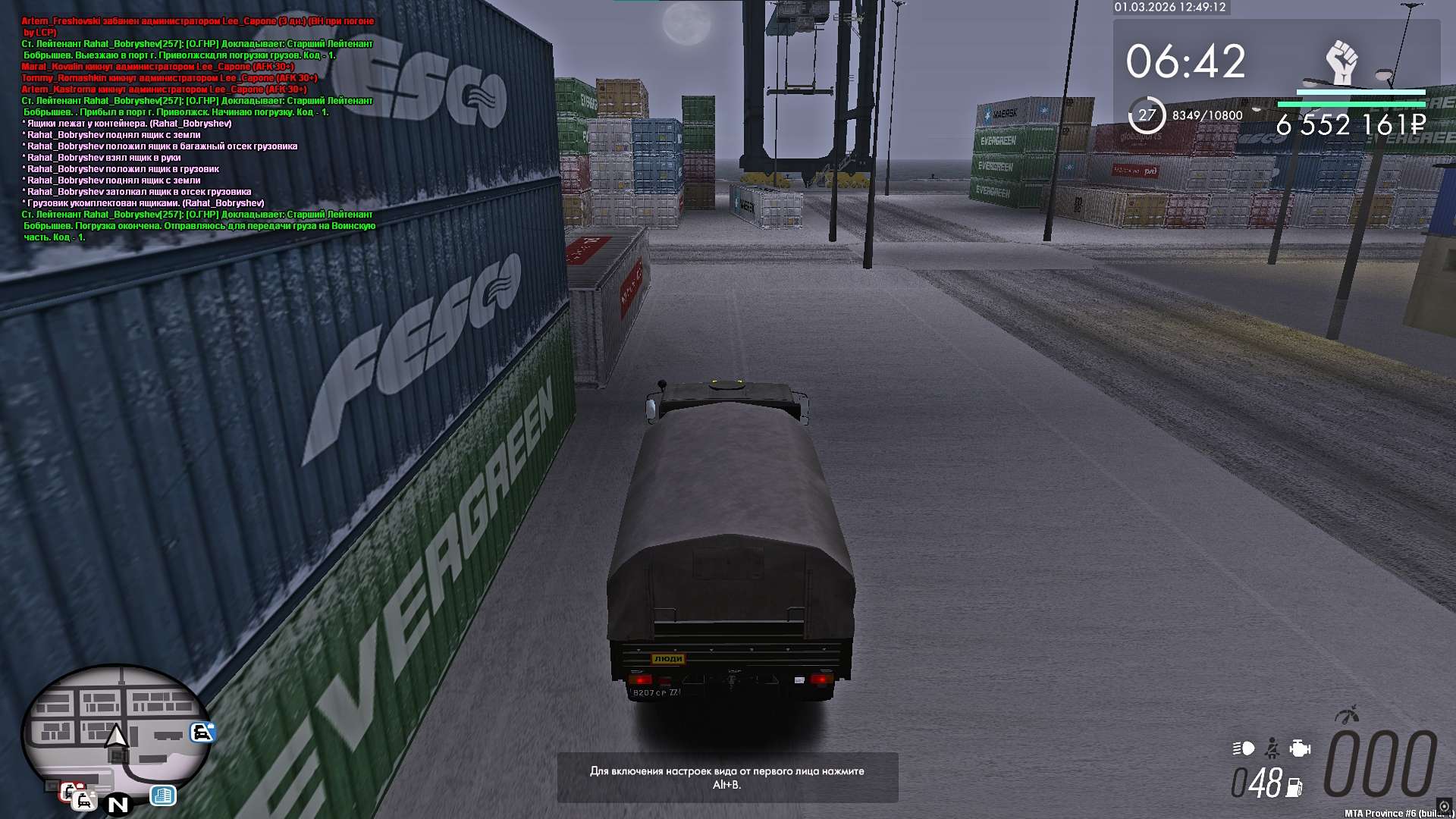Click the red-bordered vehicle marker on minimap
This screenshot has height=819, width=1456.
click(70, 792)
